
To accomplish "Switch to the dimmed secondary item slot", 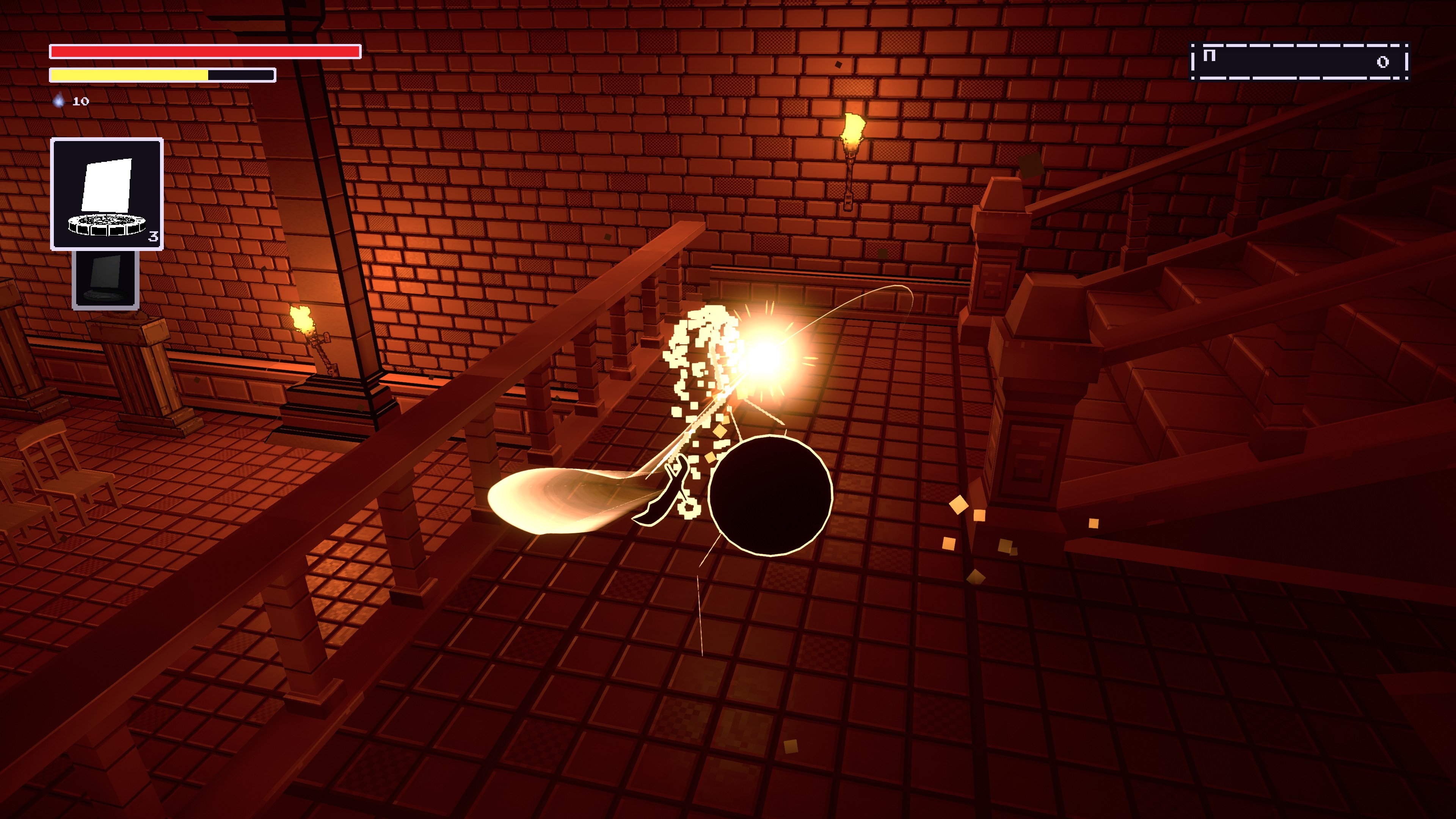I will (106, 279).
